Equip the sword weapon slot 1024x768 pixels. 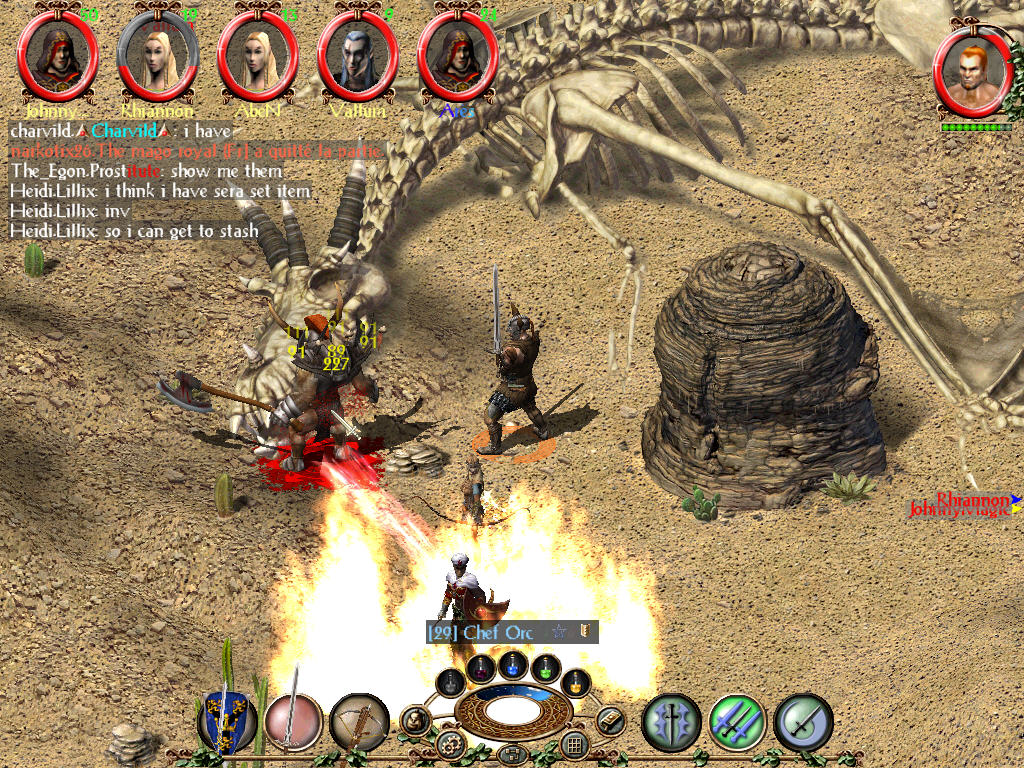(292, 721)
